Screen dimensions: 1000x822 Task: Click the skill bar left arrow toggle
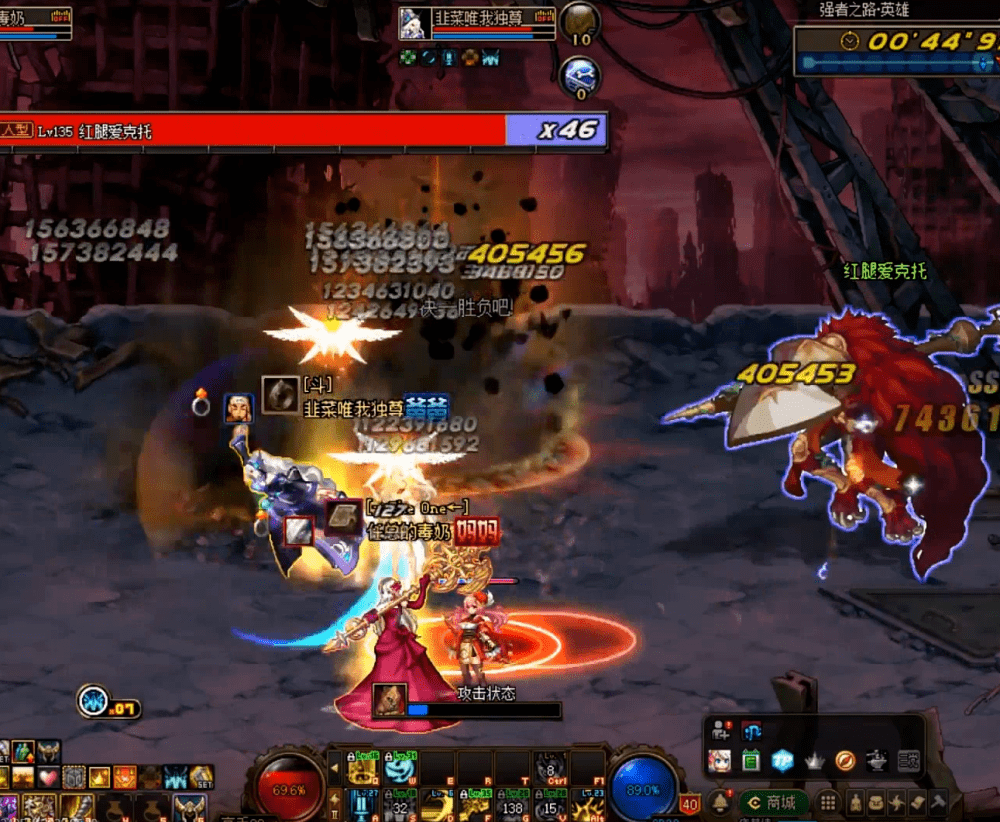click(x=335, y=769)
